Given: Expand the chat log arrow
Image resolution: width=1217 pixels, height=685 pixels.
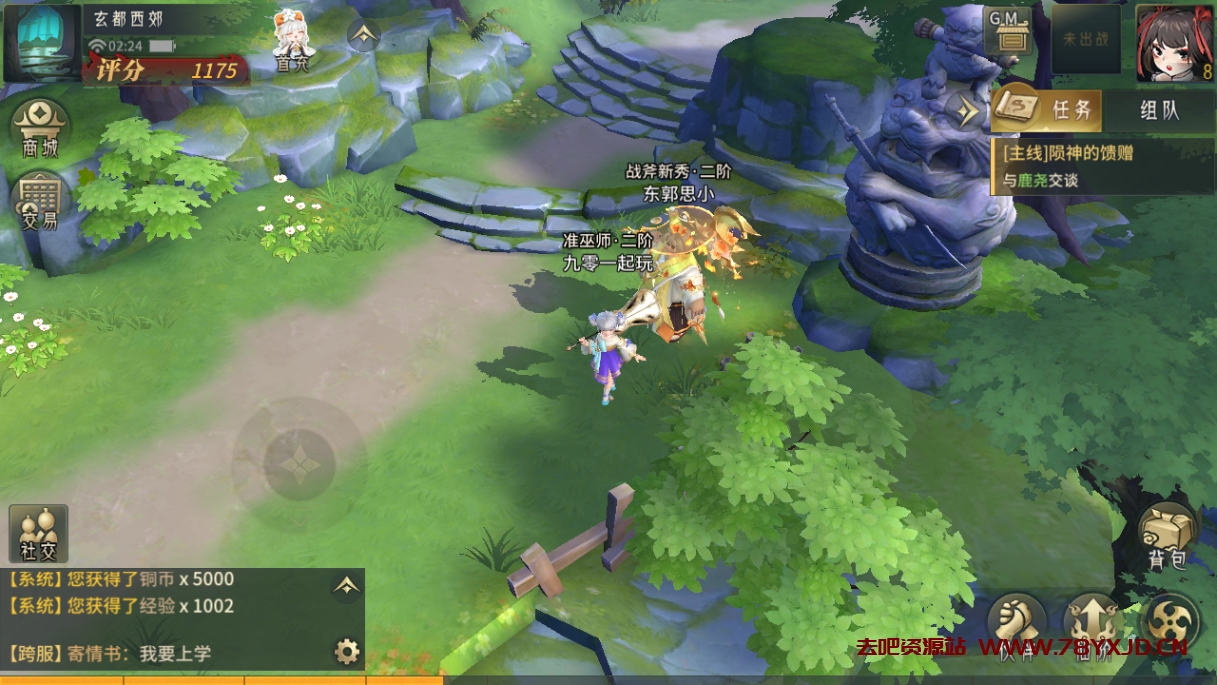Looking at the screenshot, I should 346,586.
